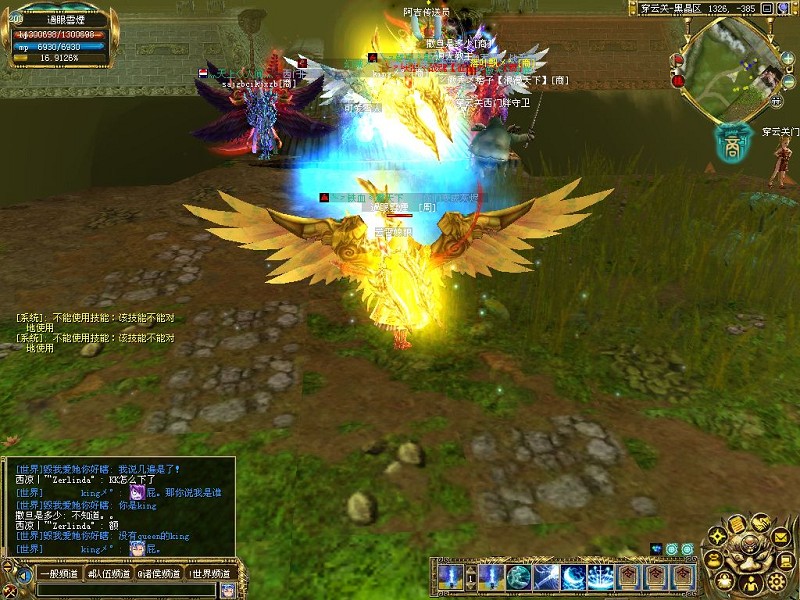Switch to the 一般频道 chat tab
This screenshot has width=800, height=600.
58,574
